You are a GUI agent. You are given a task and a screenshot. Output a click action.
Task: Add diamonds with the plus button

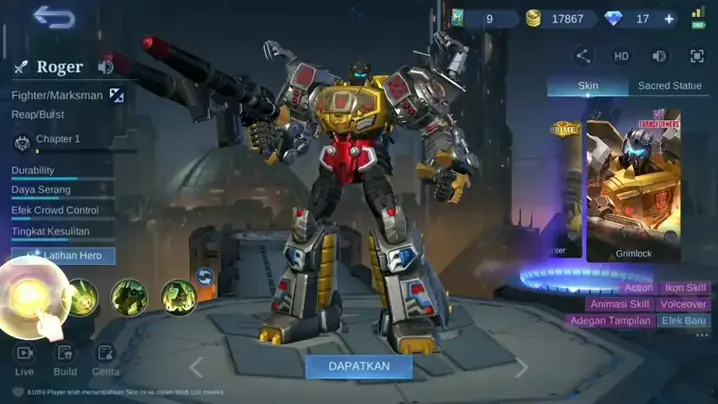click(669, 19)
